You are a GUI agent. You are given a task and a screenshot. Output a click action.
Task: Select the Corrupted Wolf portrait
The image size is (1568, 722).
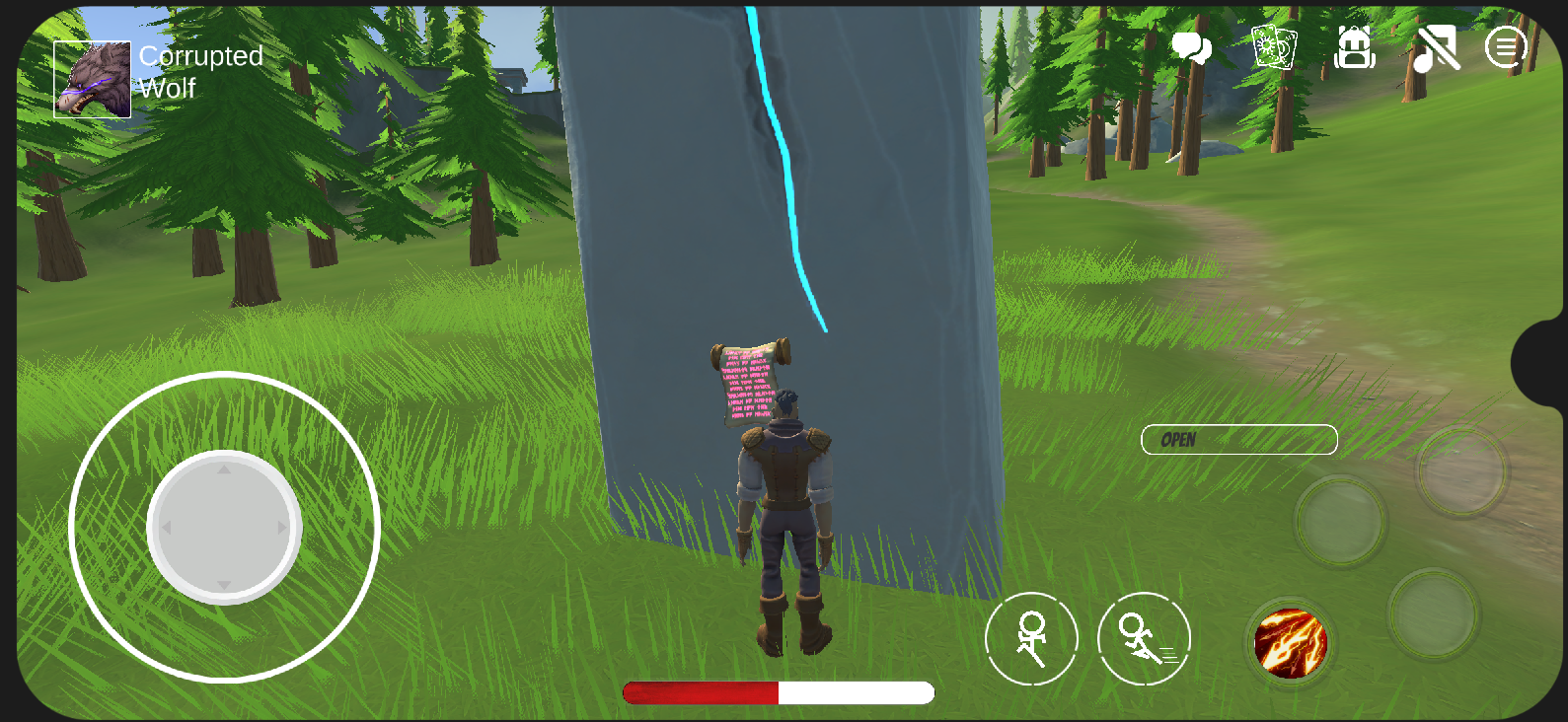click(92, 80)
